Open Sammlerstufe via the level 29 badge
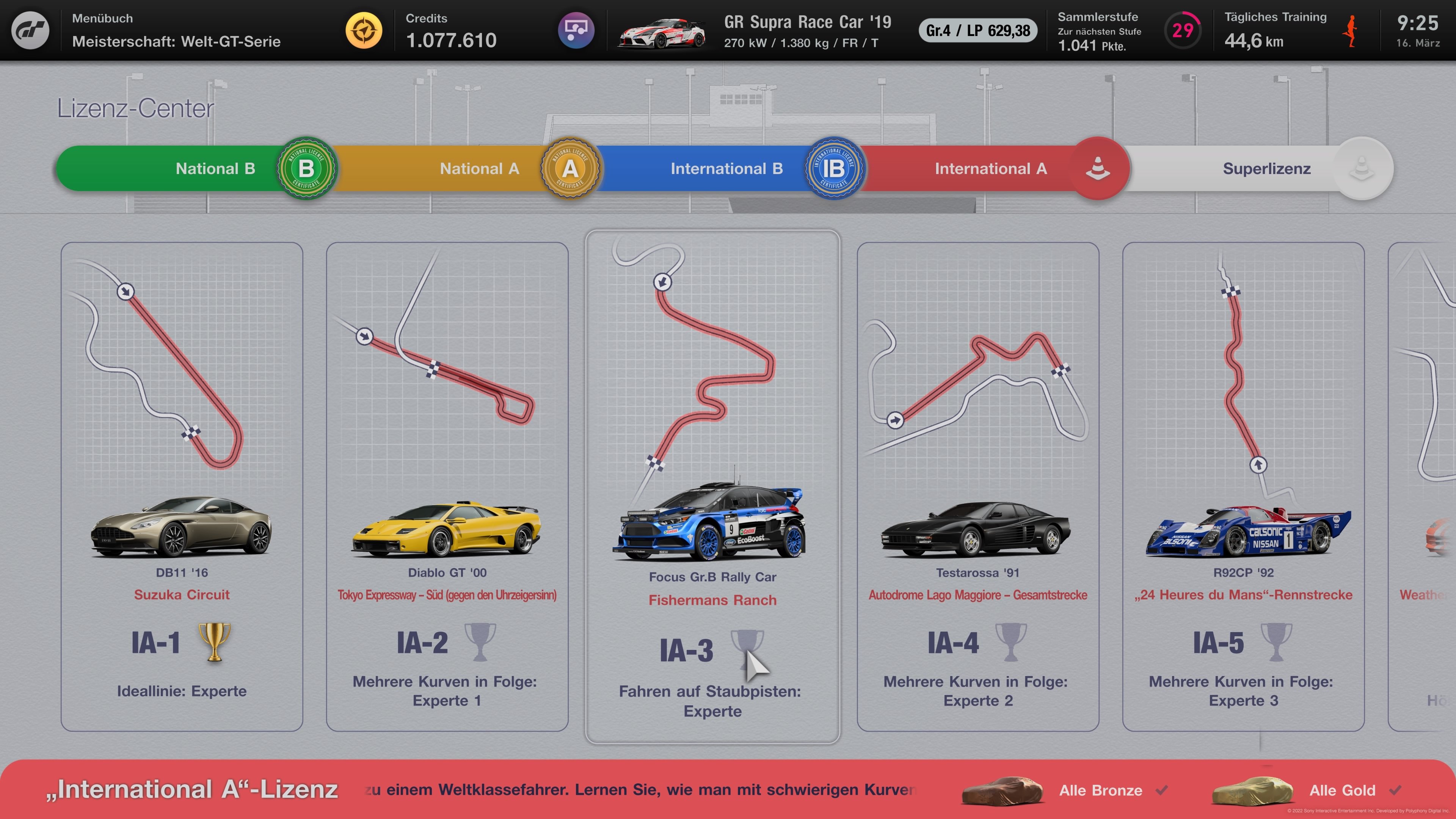The height and width of the screenshot is (819, 1456). coord(1183,30)
